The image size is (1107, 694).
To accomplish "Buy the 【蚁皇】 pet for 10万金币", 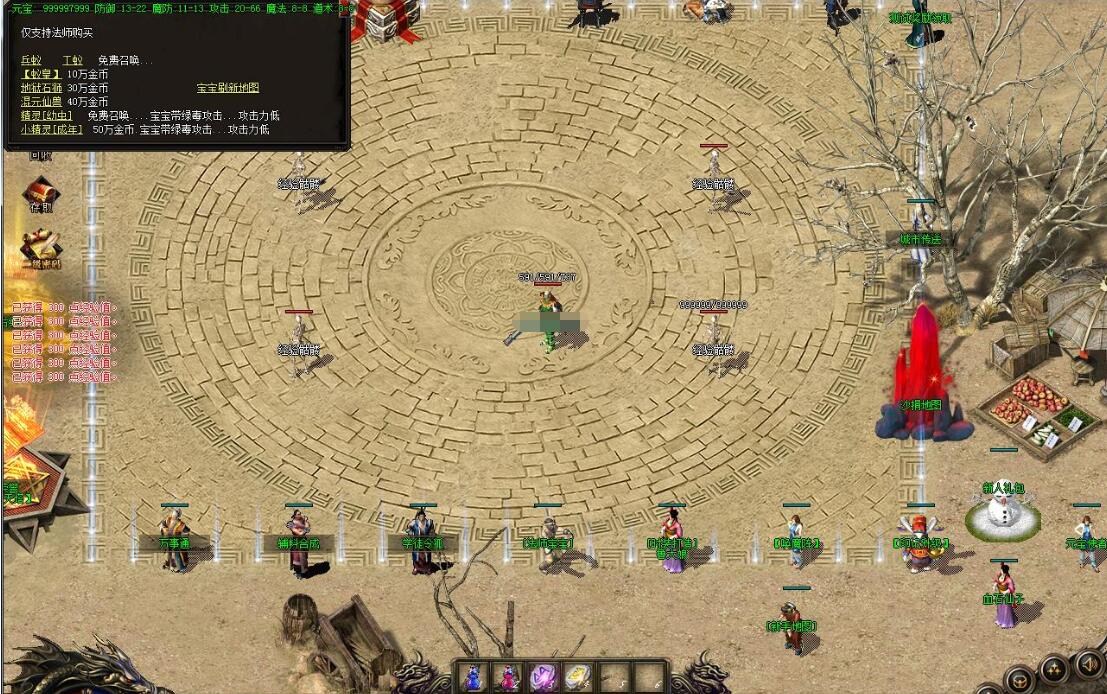I will pos(41,74).
